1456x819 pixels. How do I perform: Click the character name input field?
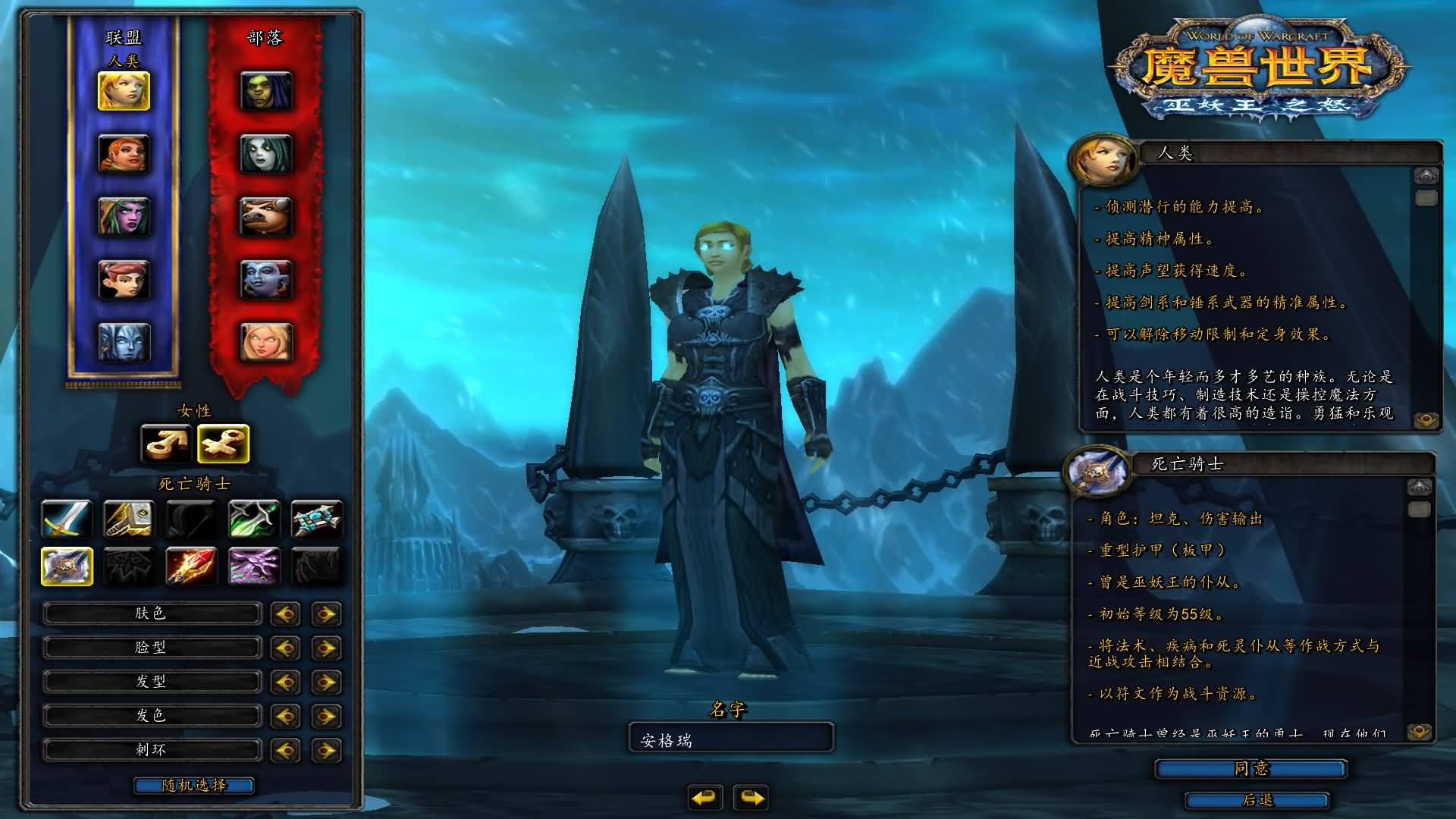click(x=731, y=739)
